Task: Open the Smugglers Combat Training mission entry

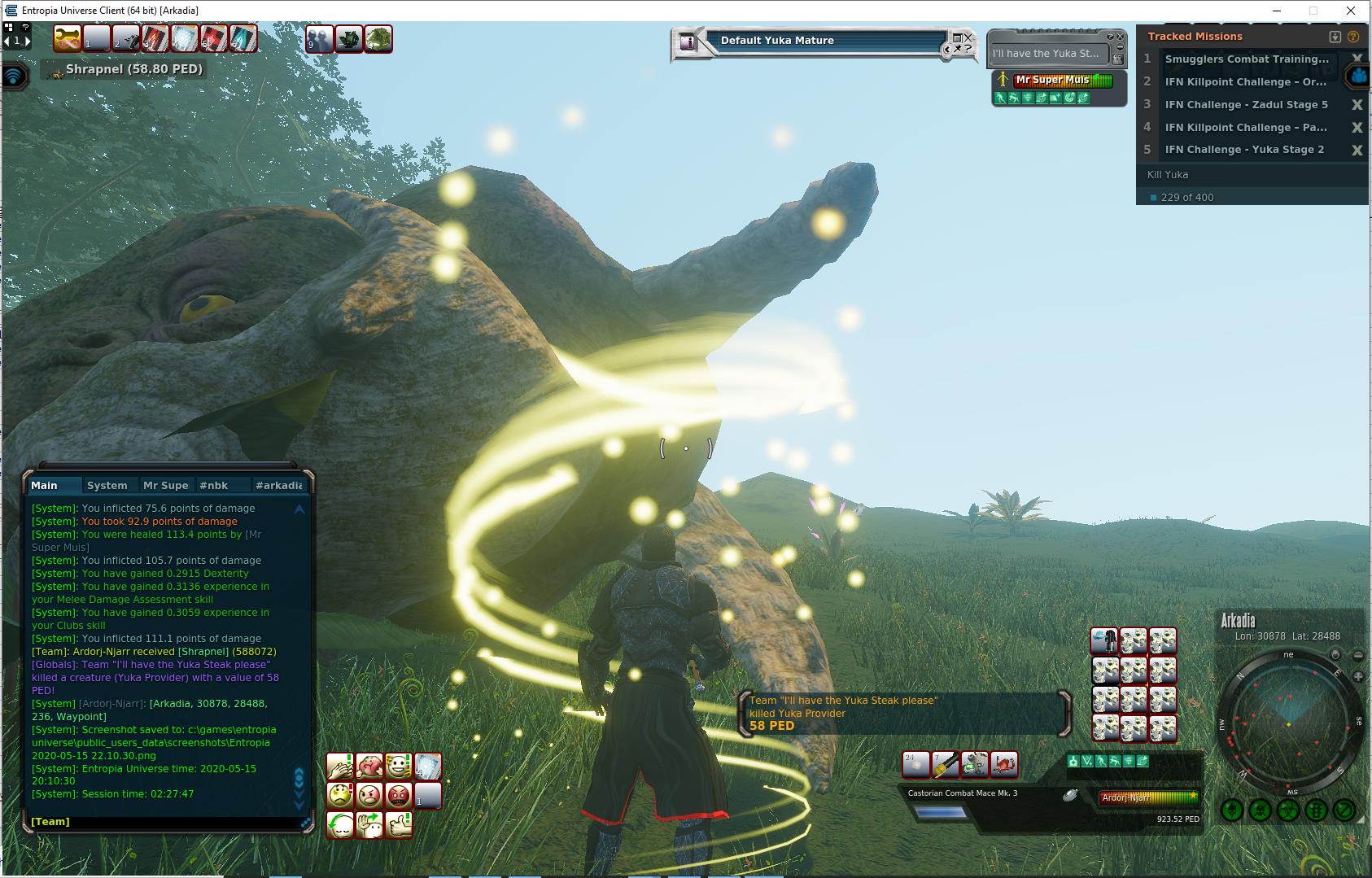Action: 1246,59
